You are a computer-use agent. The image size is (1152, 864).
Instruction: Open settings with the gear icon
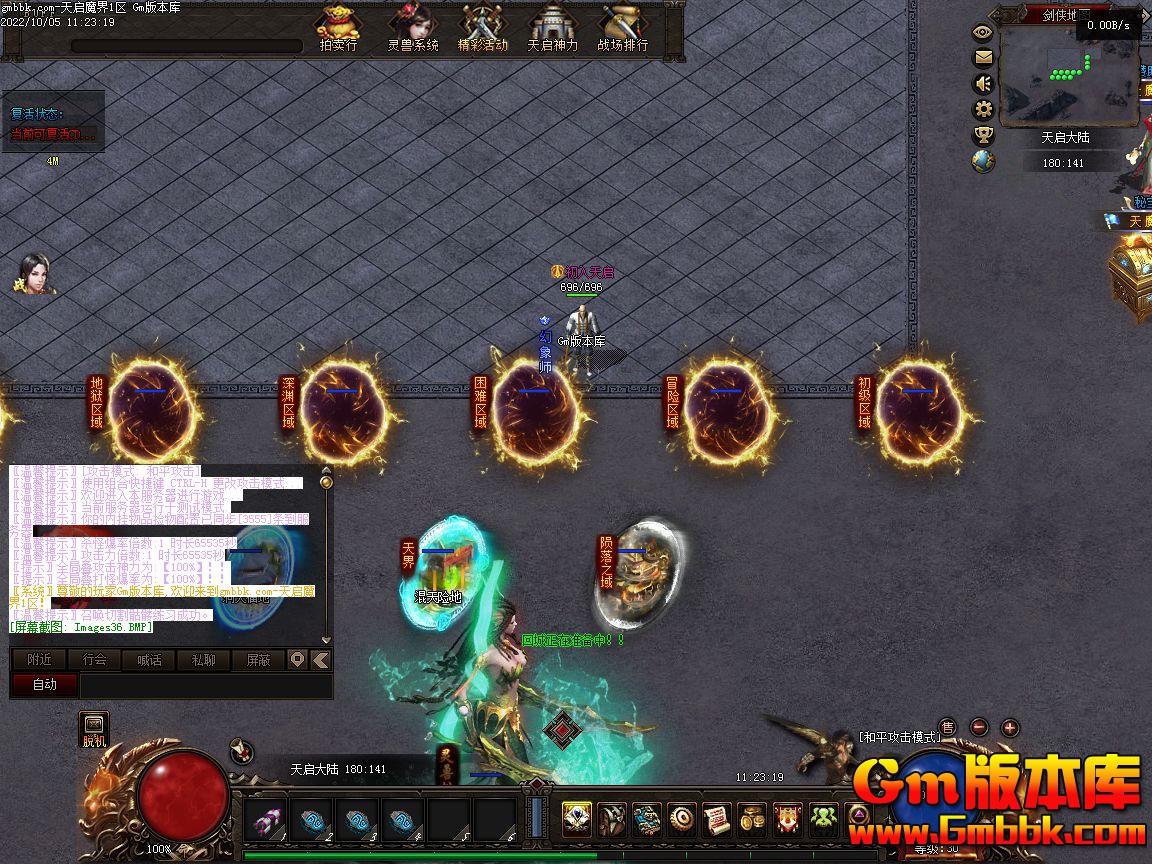click(983, 109)
